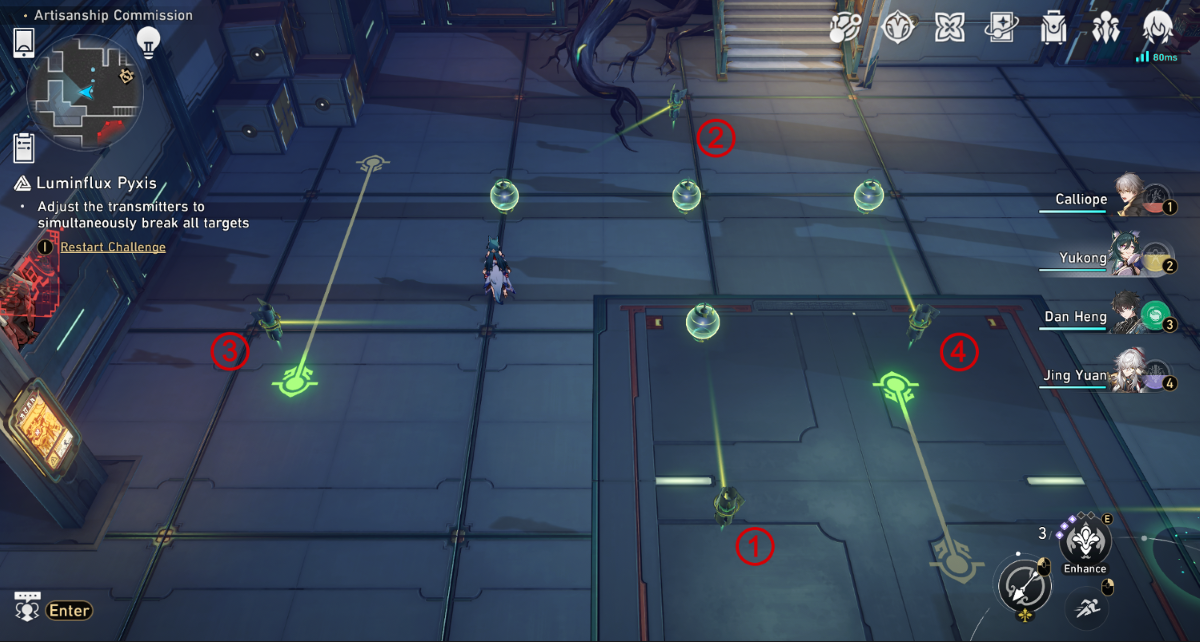This screenshot has width=1200, height=642.
Task: Open the connected-nodes icon in top bar
Action: (845, 28)
